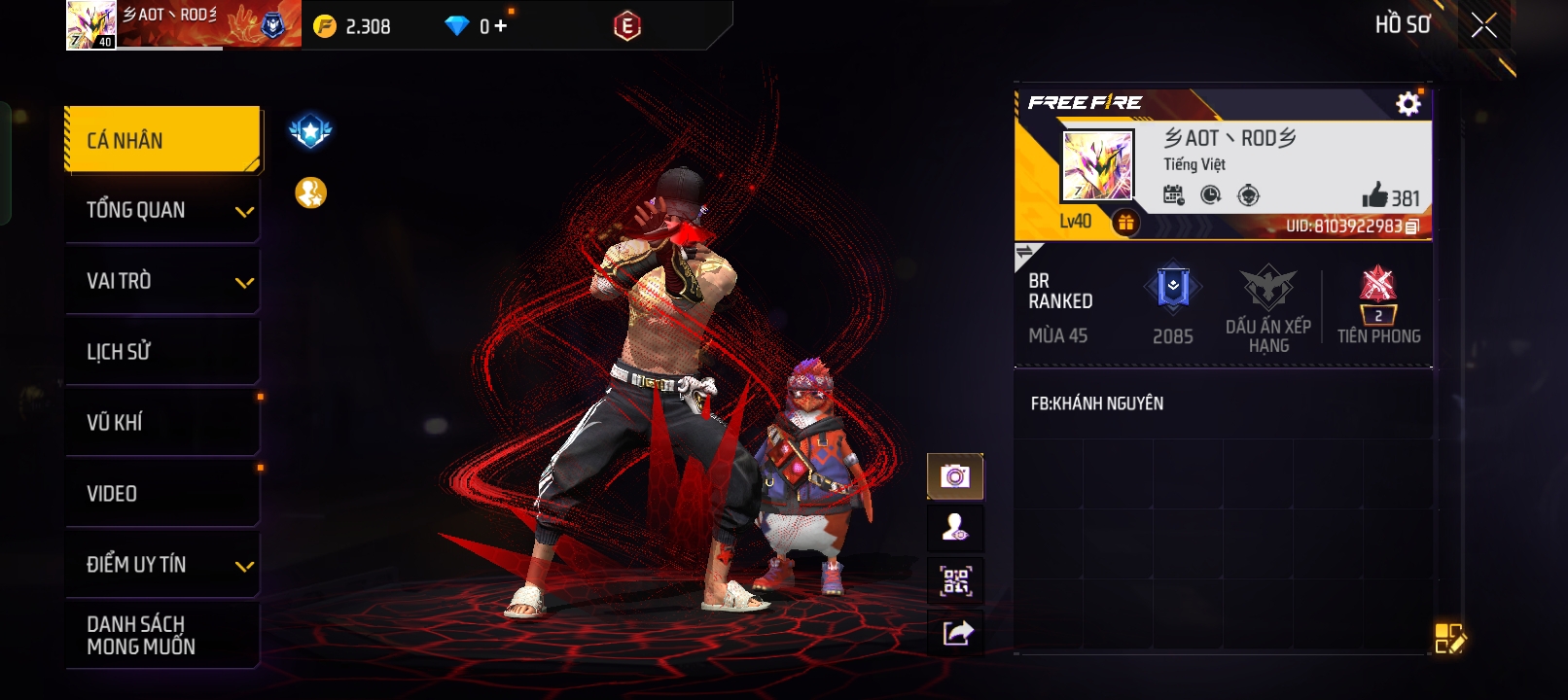Share the profile using arrow button
Screen dimensions: 1568x700
coord(956,634)
